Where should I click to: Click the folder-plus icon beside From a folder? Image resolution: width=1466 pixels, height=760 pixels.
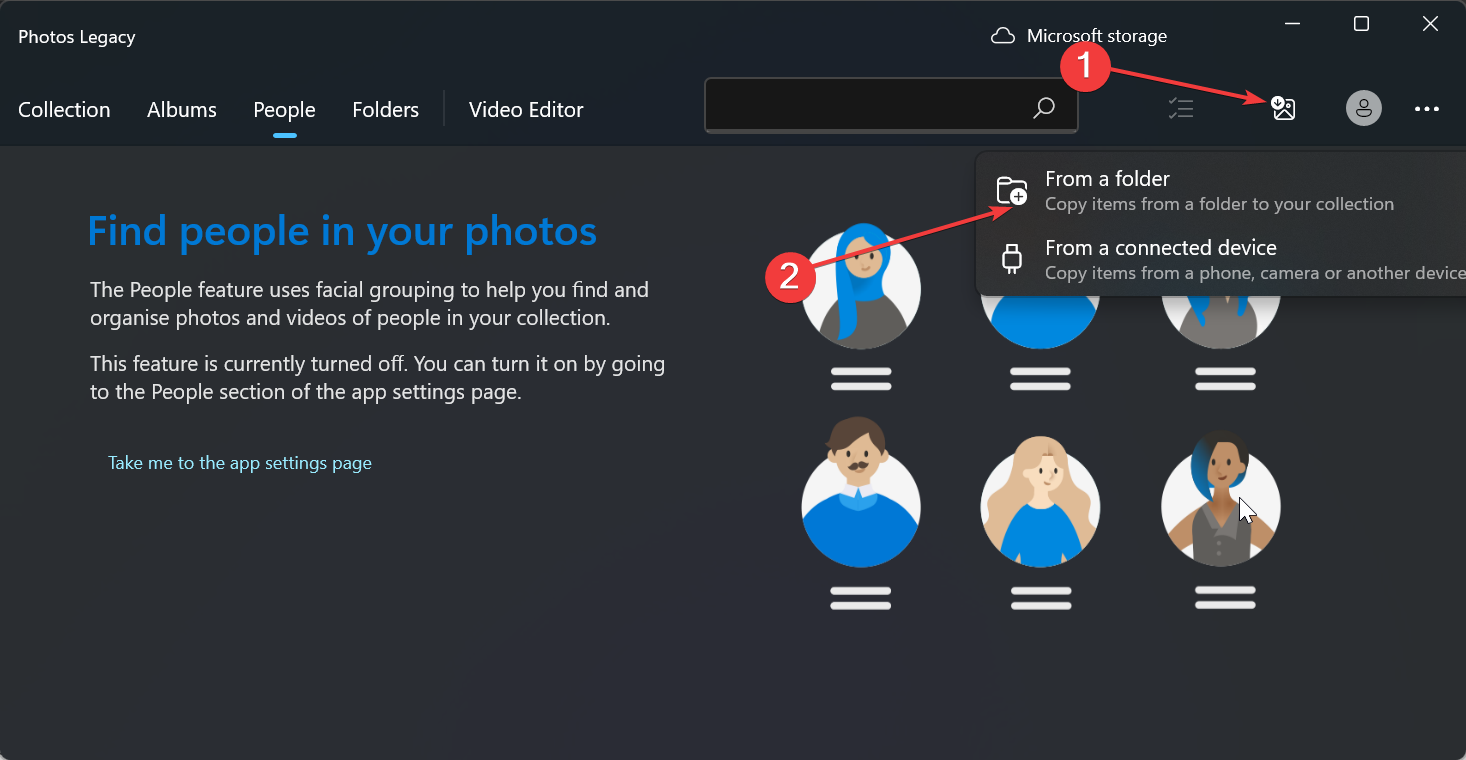coord(1013,191)
